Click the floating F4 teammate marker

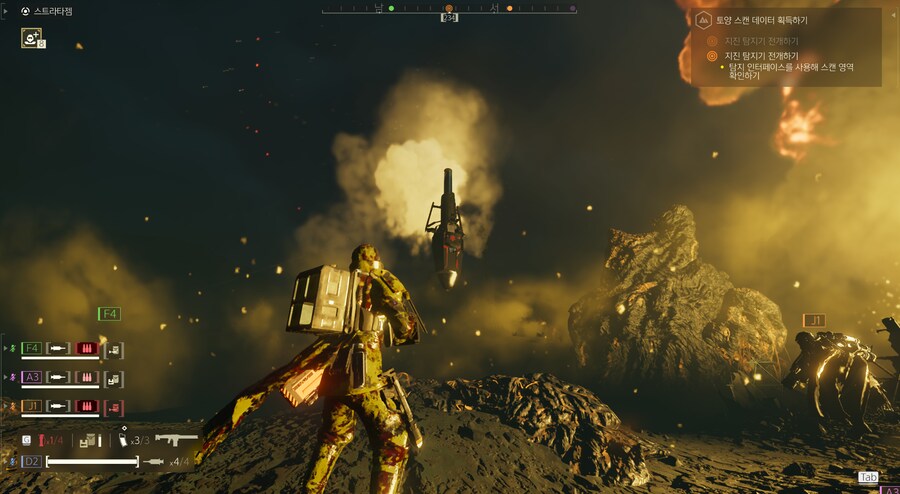tap(109, 314)
